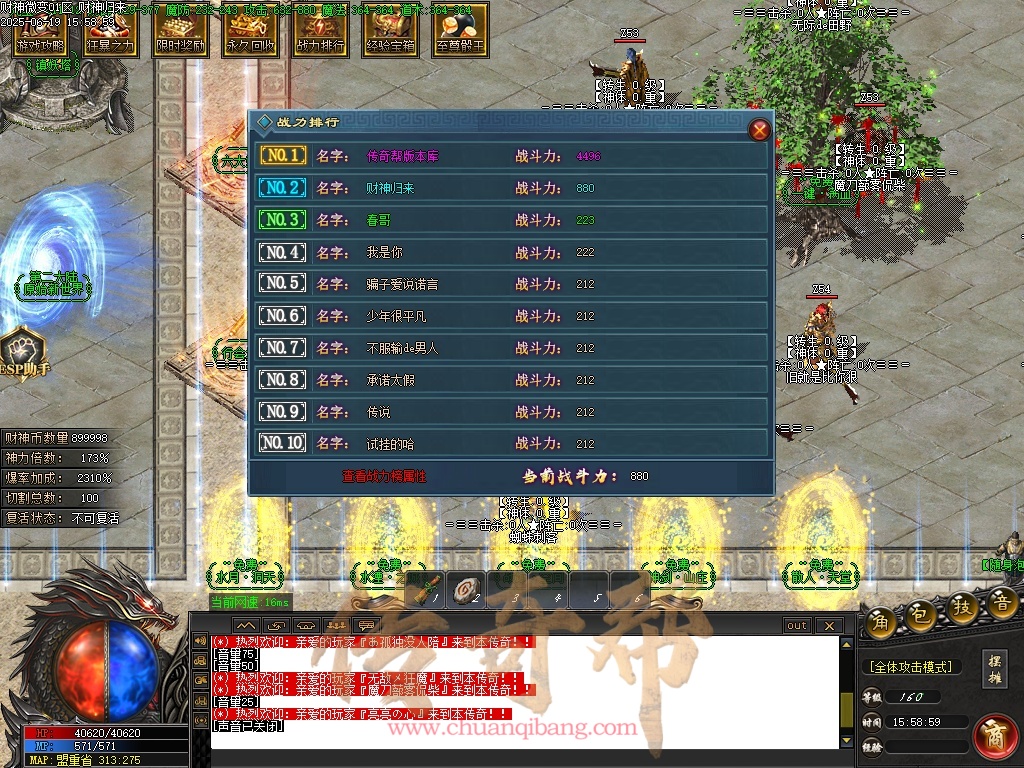Open the 至尊骰王 dice icon
This screenshot has height=768, width=1024.
[460, 32]
